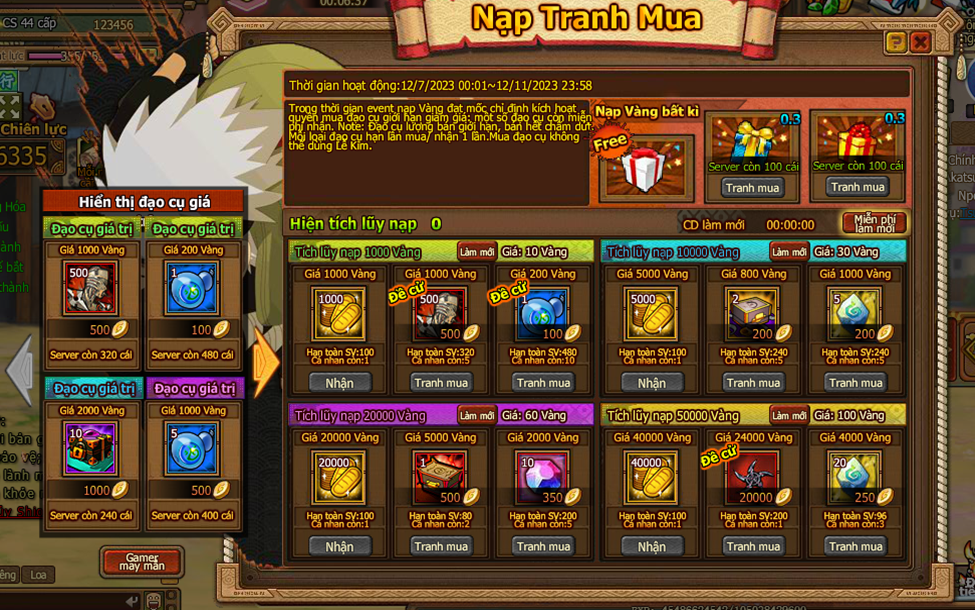This screenshot has width=975, height=610.
Task: Close the Nạp Tranh Mua window
Action: [x=920, y=42]
